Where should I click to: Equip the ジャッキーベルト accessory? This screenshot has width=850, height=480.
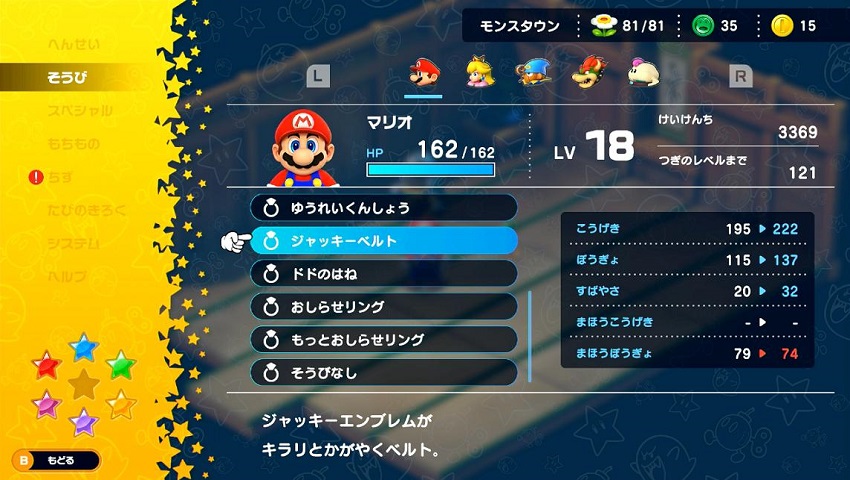click(384, 241)
